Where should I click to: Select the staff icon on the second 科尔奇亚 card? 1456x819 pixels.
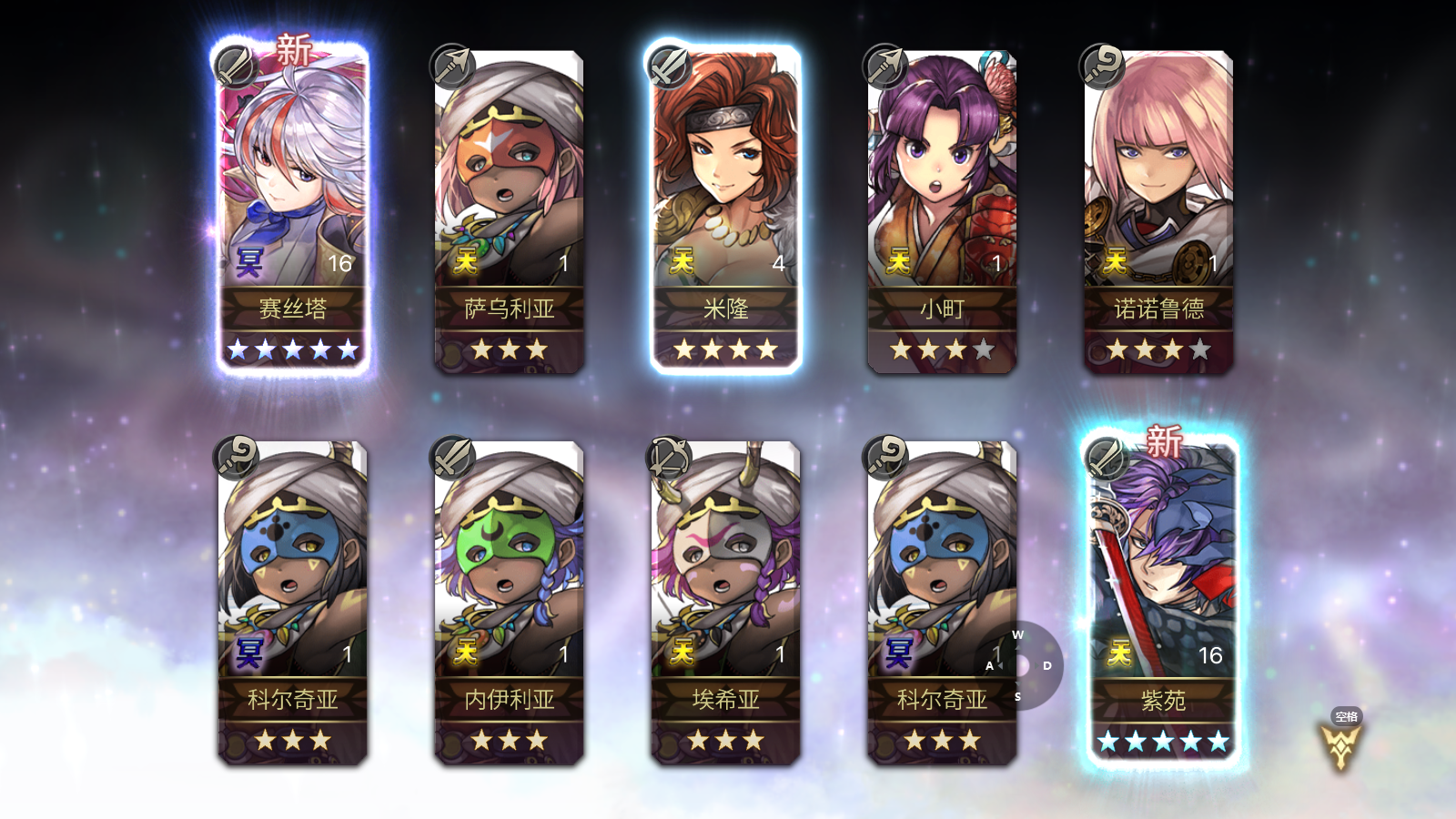(884, 456)
